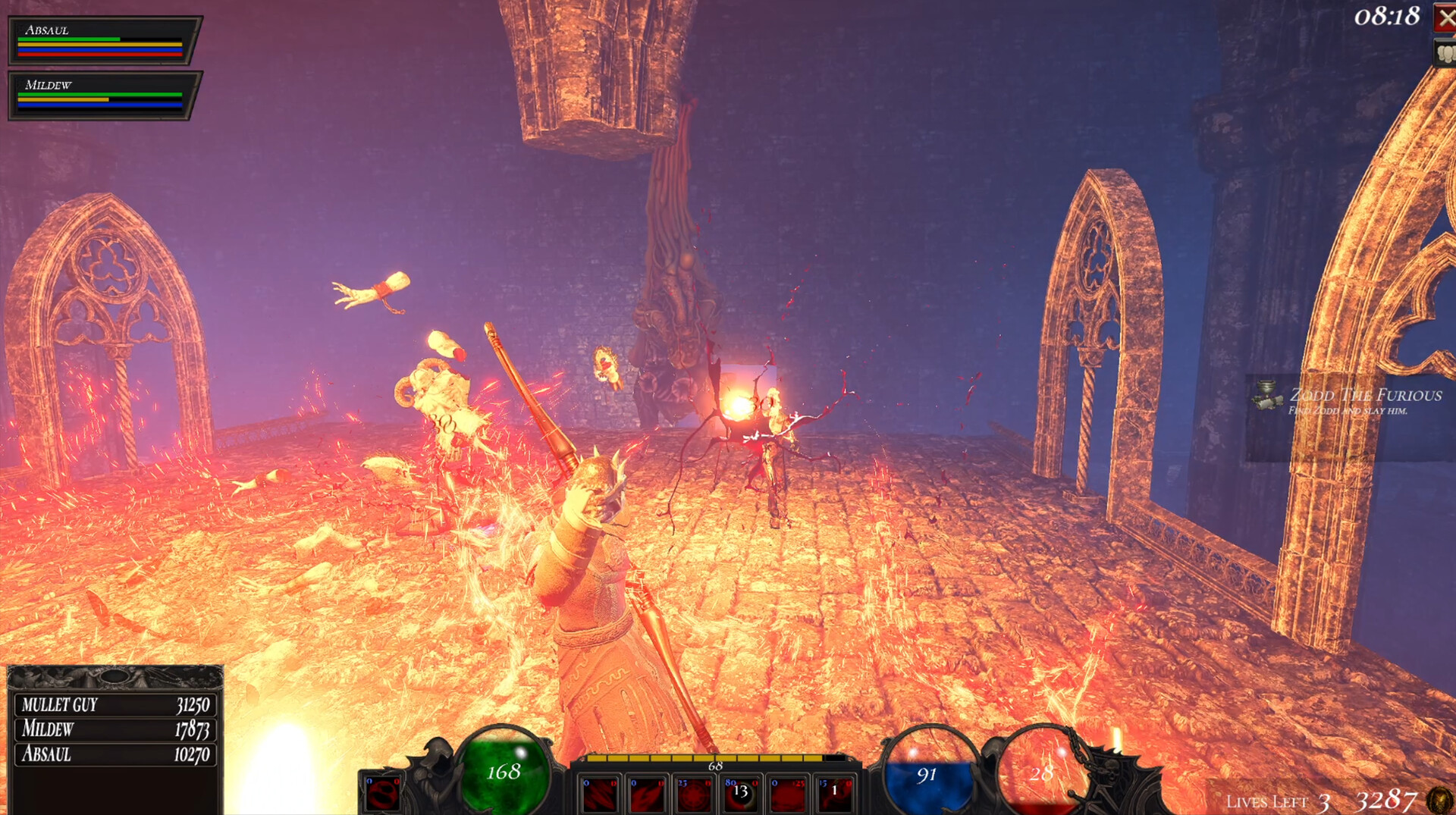The width and height of the screenshot is (1456, 815).
Task: Click the Mildew scoreboard row
Action: [115, 729]
